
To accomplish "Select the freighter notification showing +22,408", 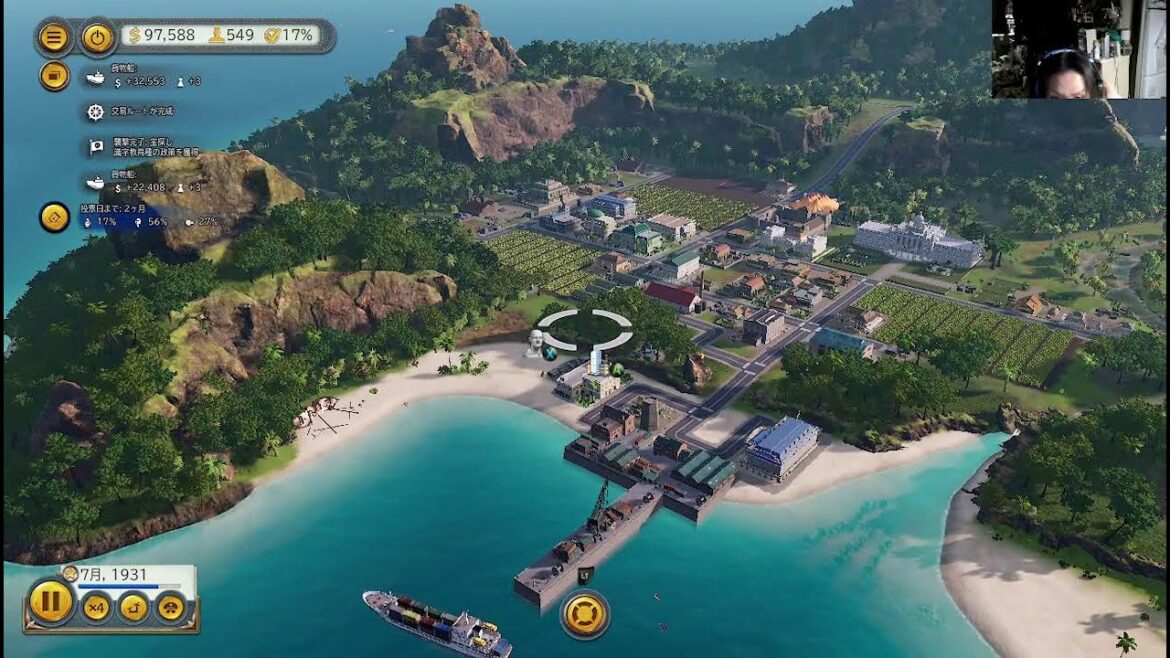I will pos(97,182).
